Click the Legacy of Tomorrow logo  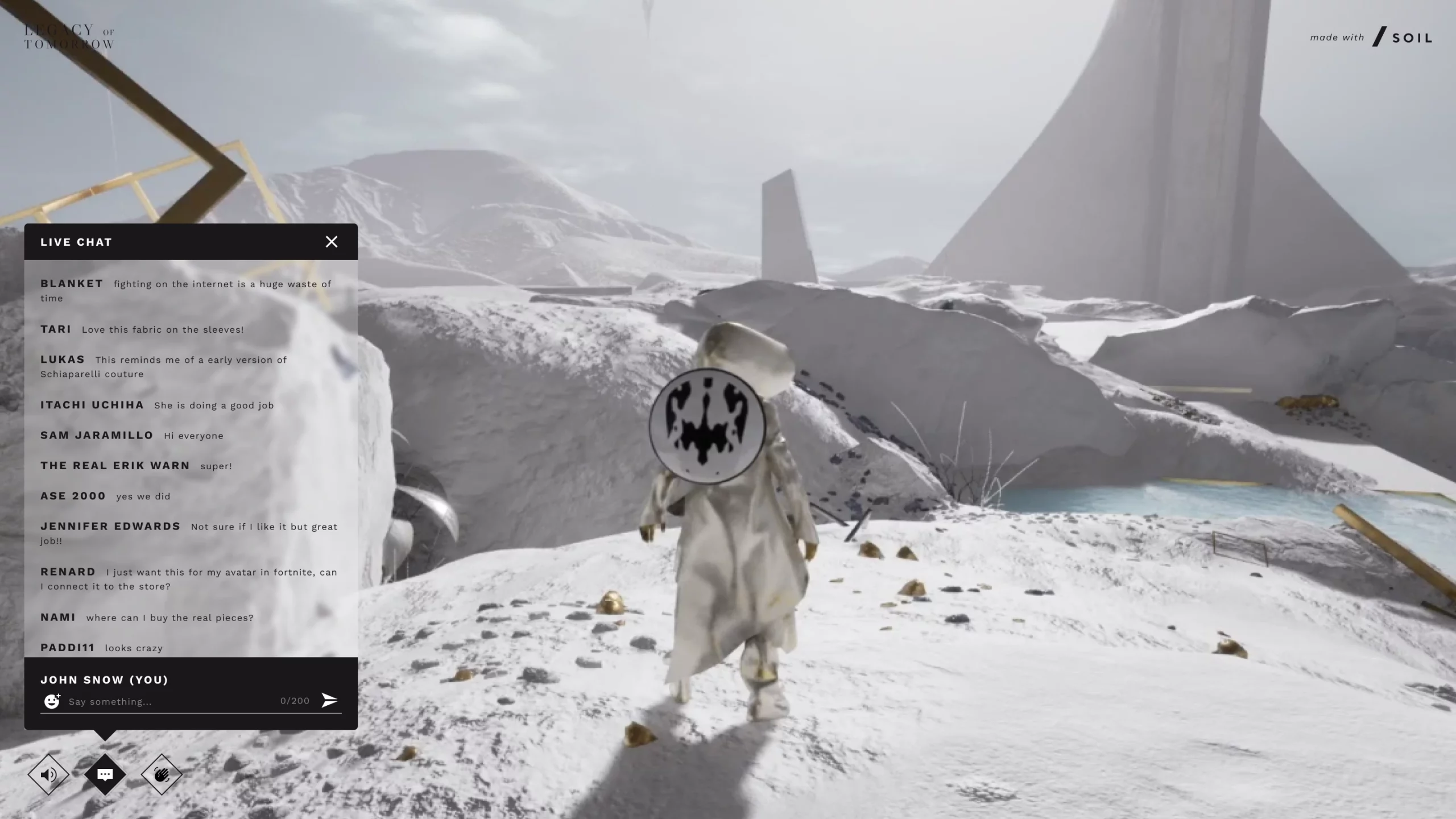69,37
